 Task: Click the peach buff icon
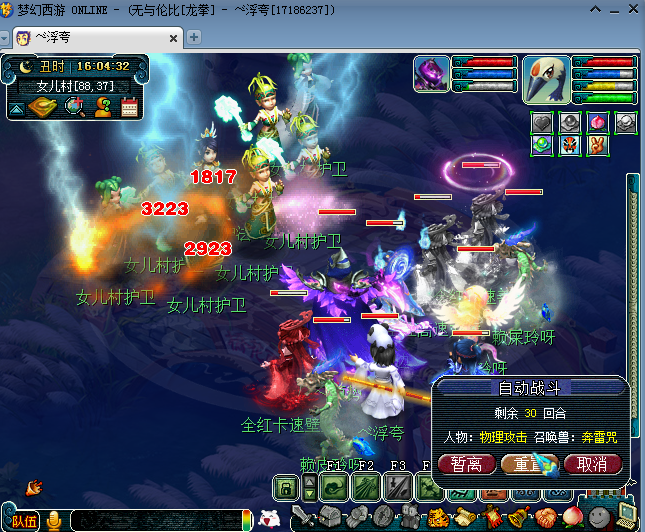[599, 122]
